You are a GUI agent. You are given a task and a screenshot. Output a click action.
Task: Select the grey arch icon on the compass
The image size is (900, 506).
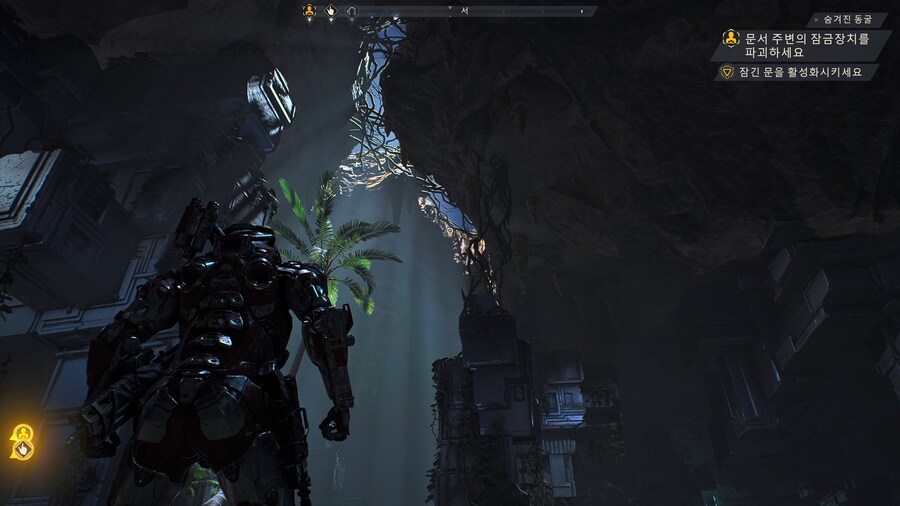pyautogui.click(x=351, y=11)
